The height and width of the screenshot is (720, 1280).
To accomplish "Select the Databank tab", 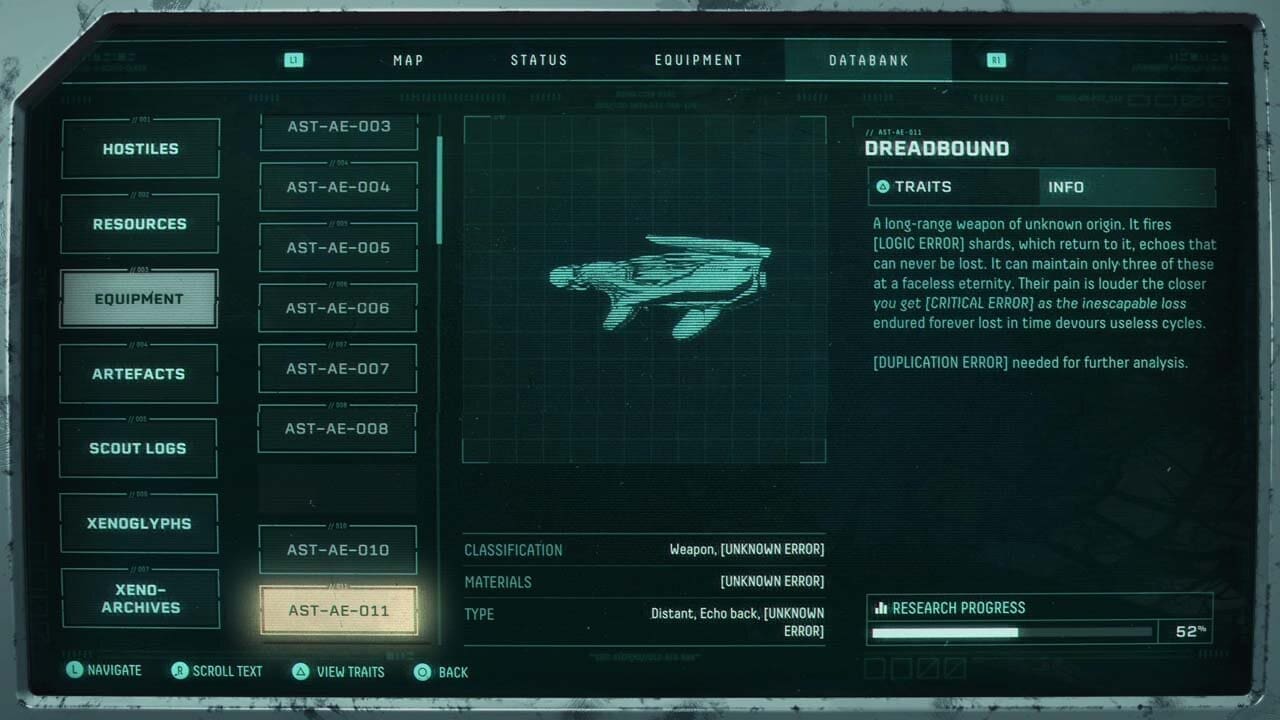I will pyautogui.click(x=869, y=60).
